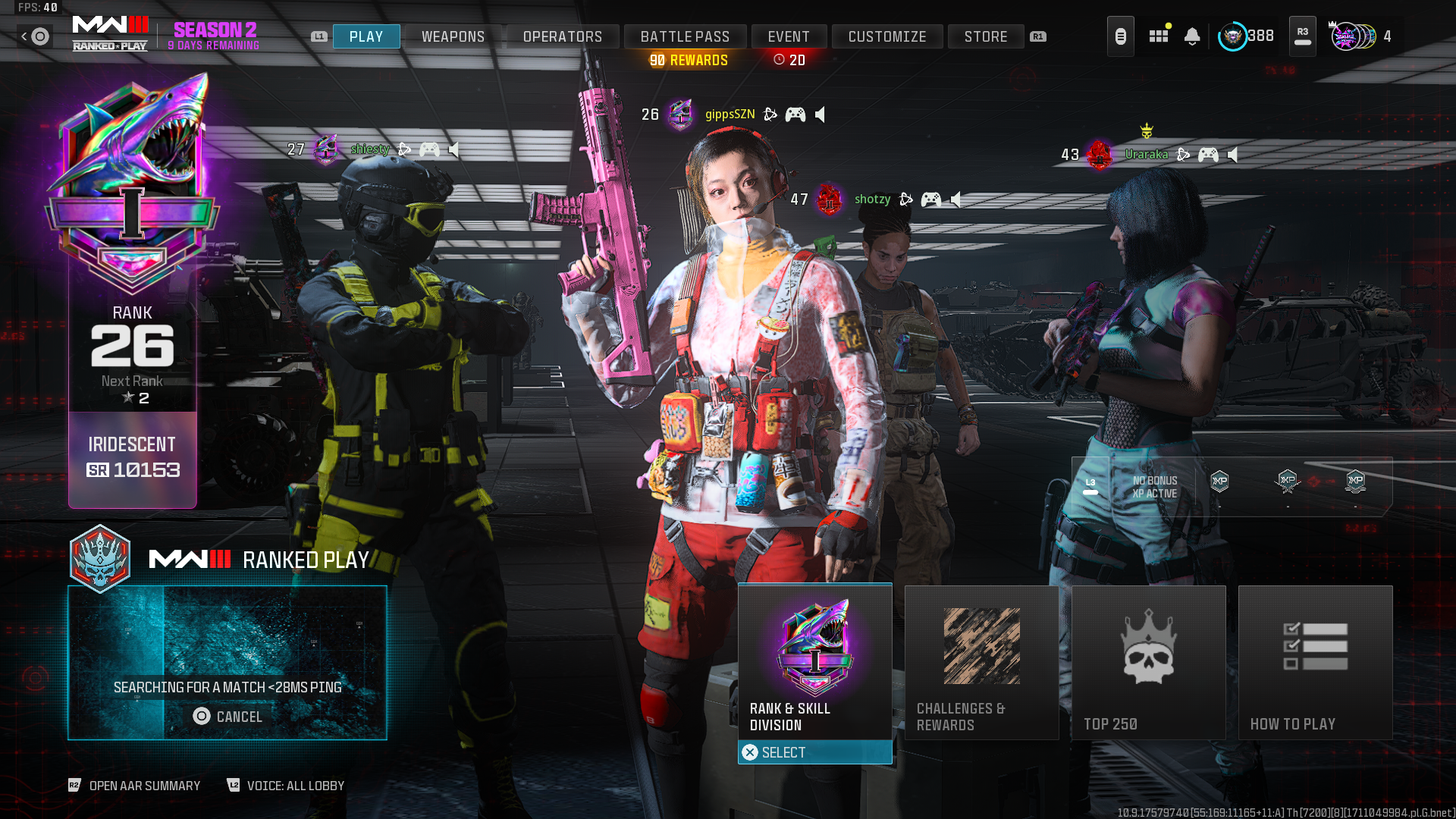1456x819 pixels.
Task: Go to the Operators tab
Action: [562, 36]
